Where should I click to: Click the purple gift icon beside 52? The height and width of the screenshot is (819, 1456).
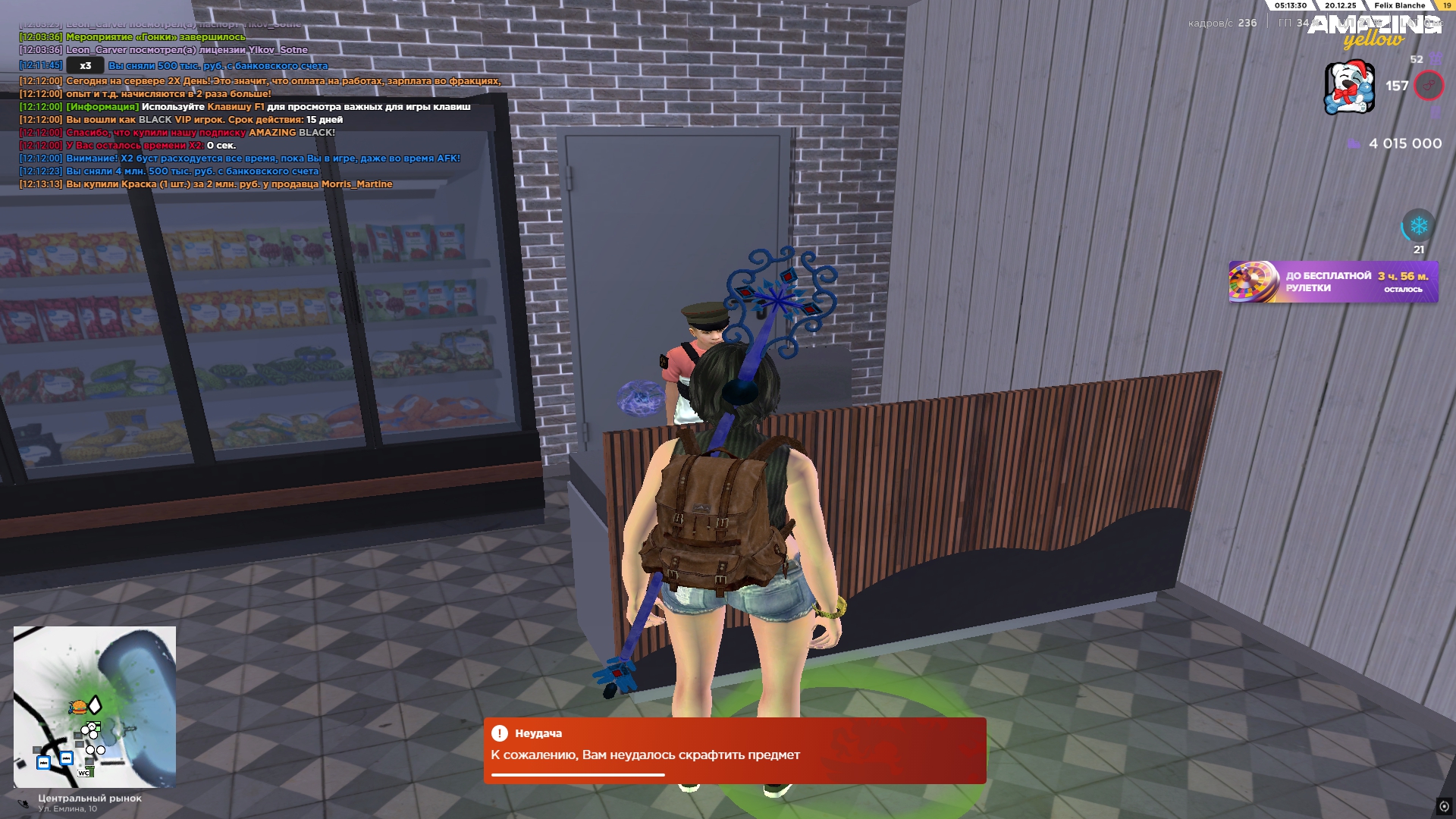tap(1436, 59)
